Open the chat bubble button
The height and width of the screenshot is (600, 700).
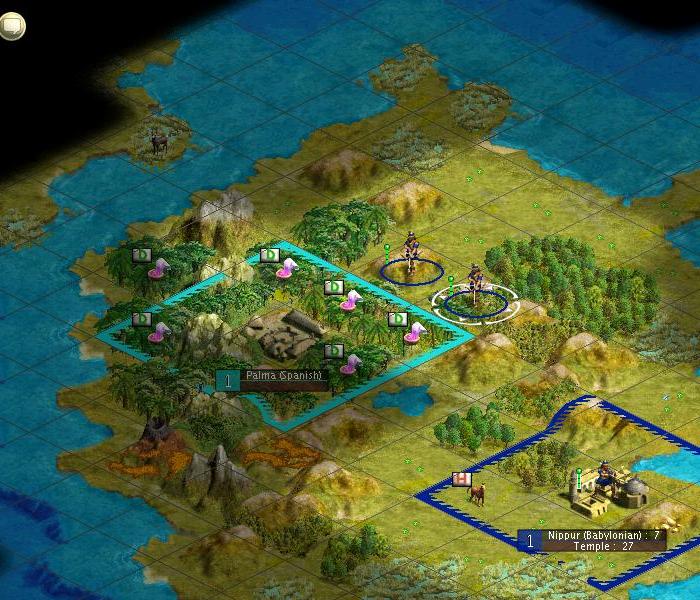coord(11,27)
